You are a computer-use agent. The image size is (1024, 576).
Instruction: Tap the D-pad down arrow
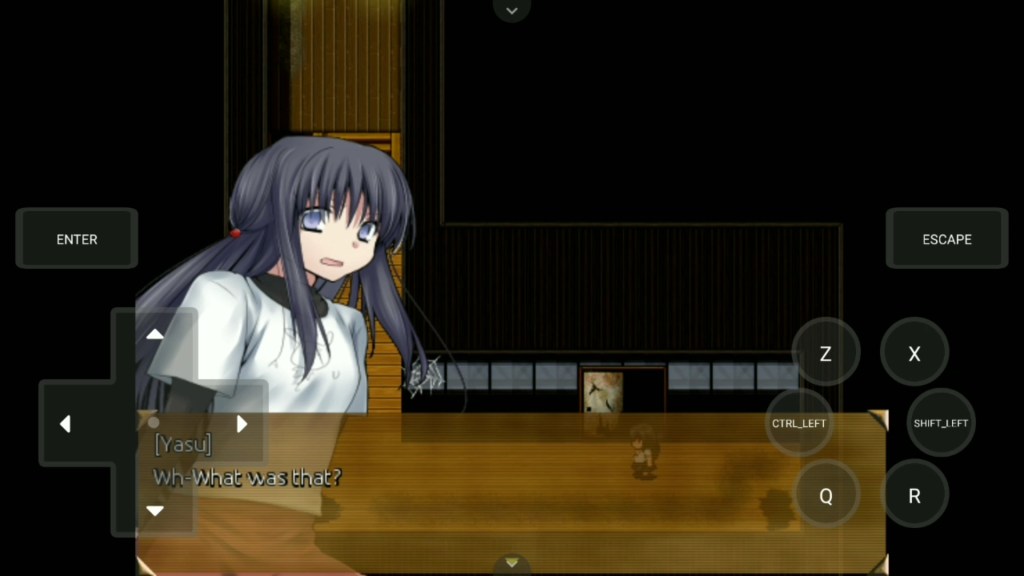155,510
